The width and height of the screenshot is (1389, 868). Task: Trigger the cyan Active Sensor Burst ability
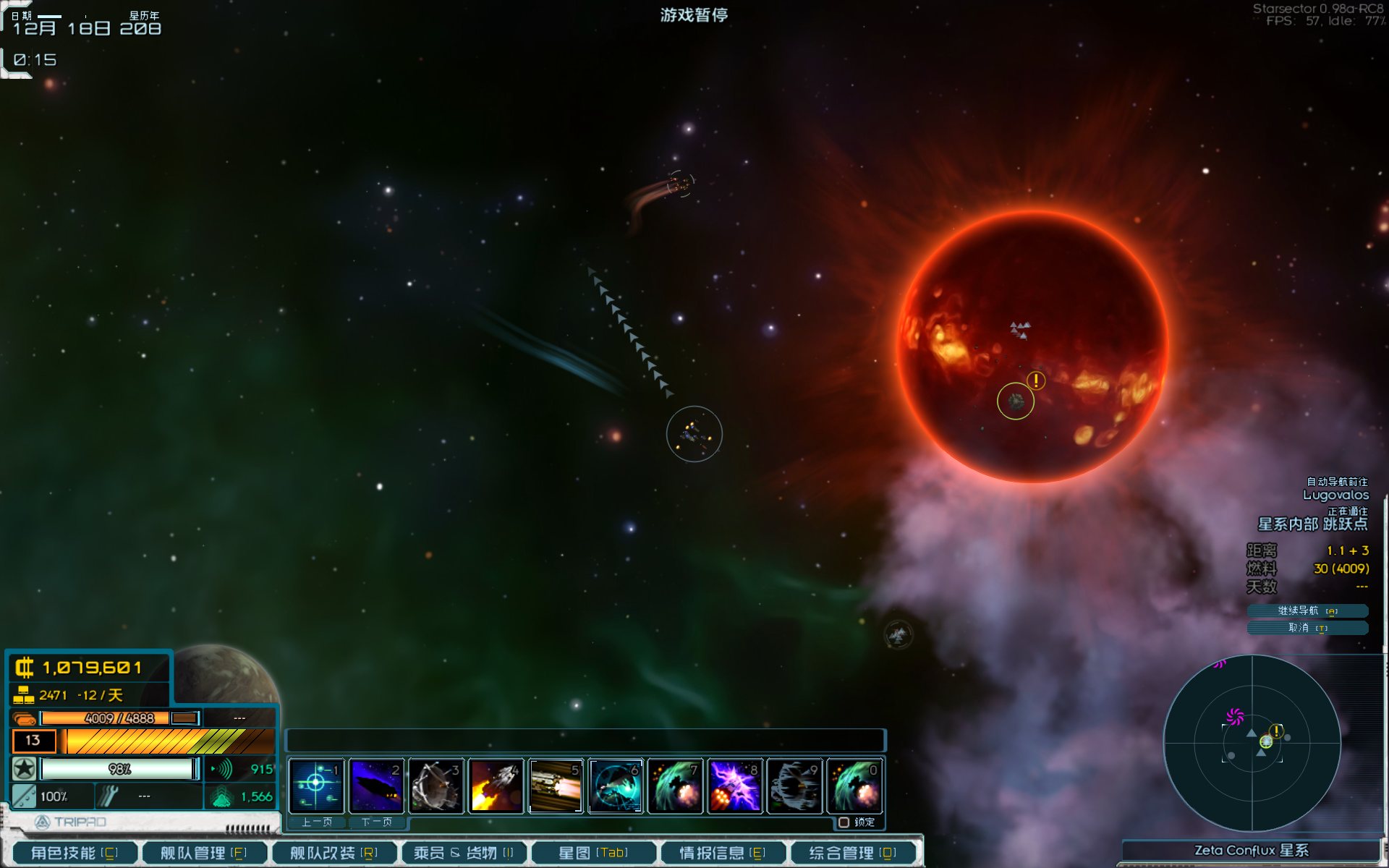tap(615, 786)
